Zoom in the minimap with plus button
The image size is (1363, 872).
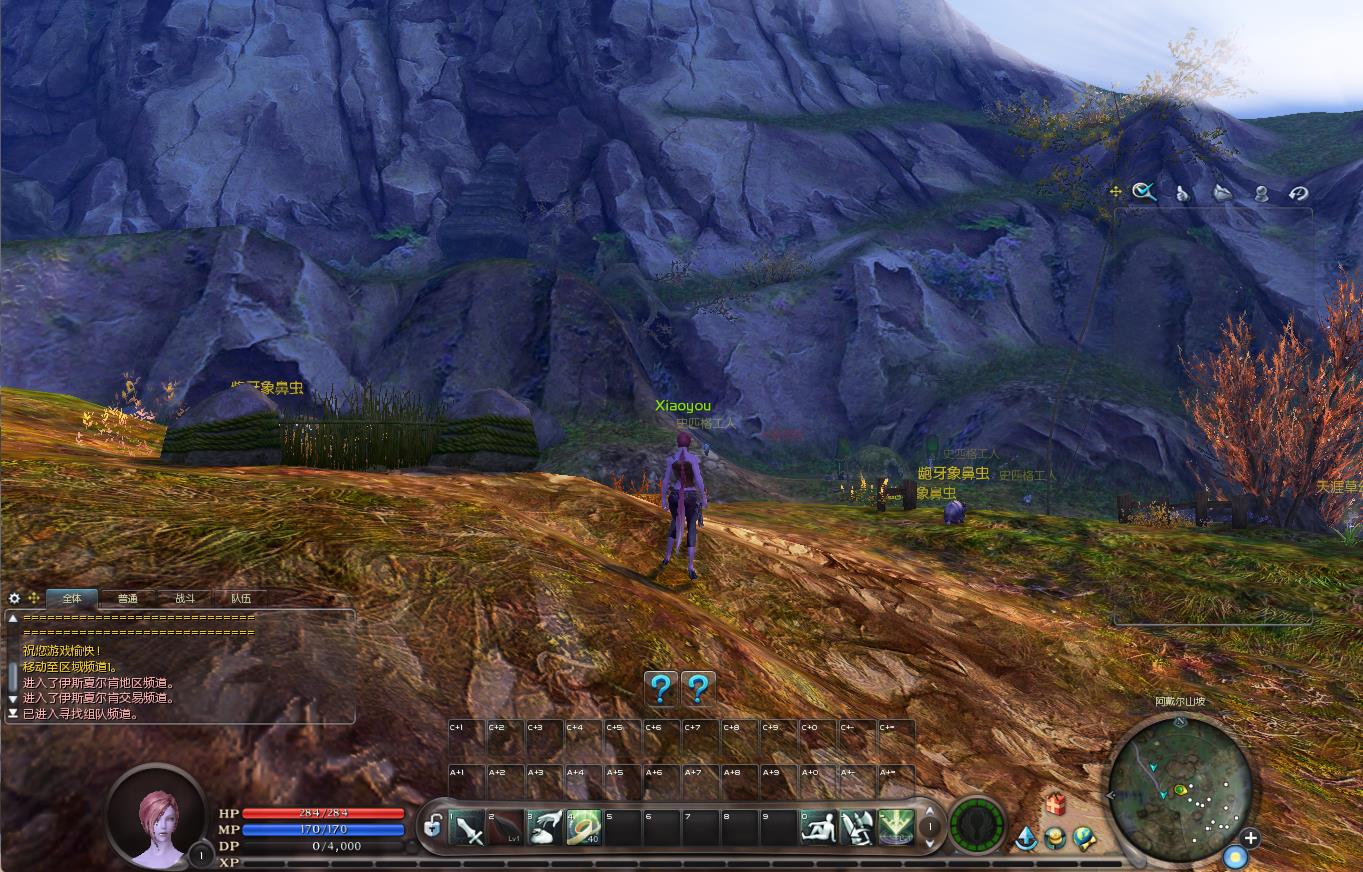(1250, 838)
